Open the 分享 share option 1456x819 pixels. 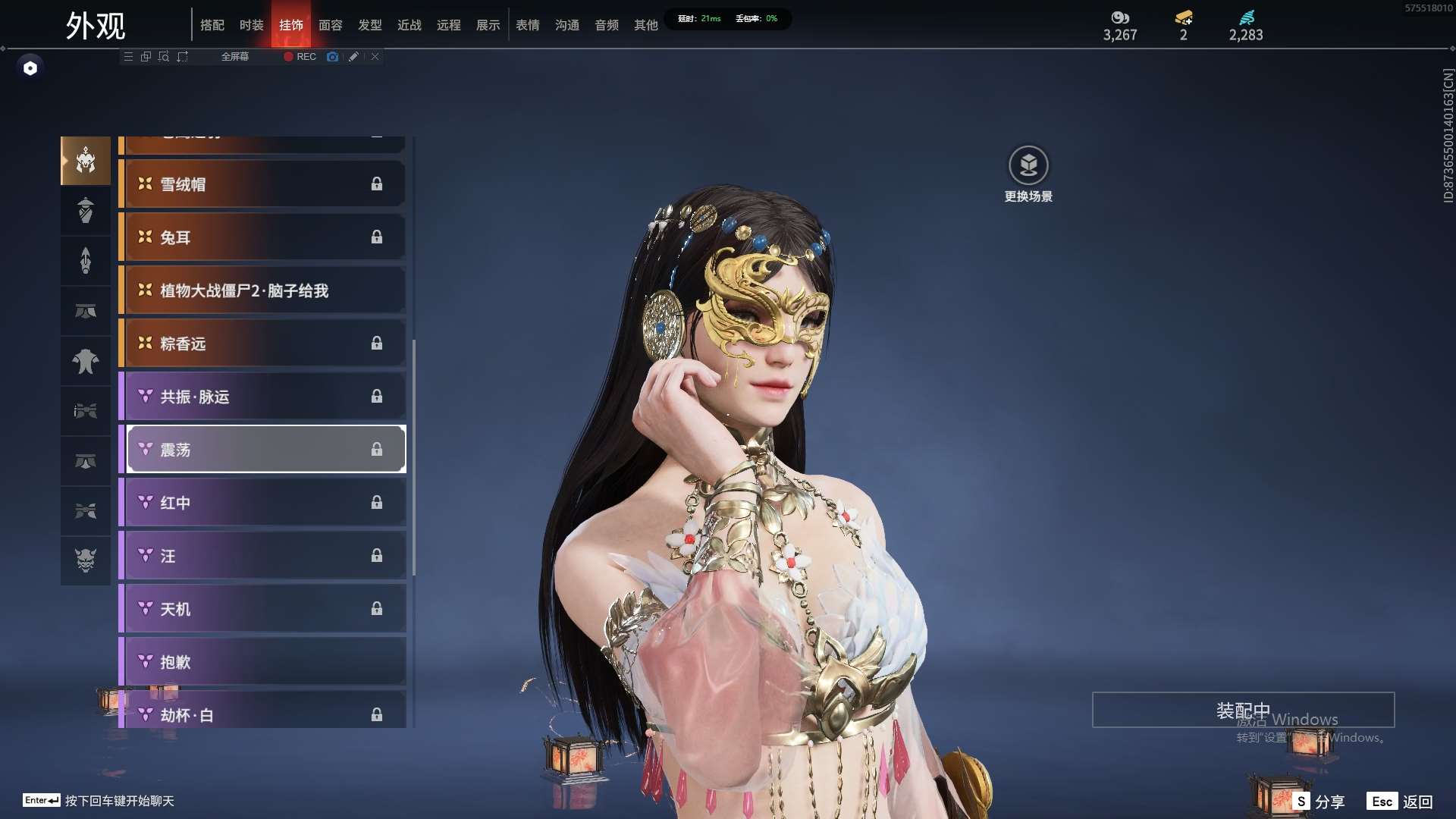[x=1319, y=802]
